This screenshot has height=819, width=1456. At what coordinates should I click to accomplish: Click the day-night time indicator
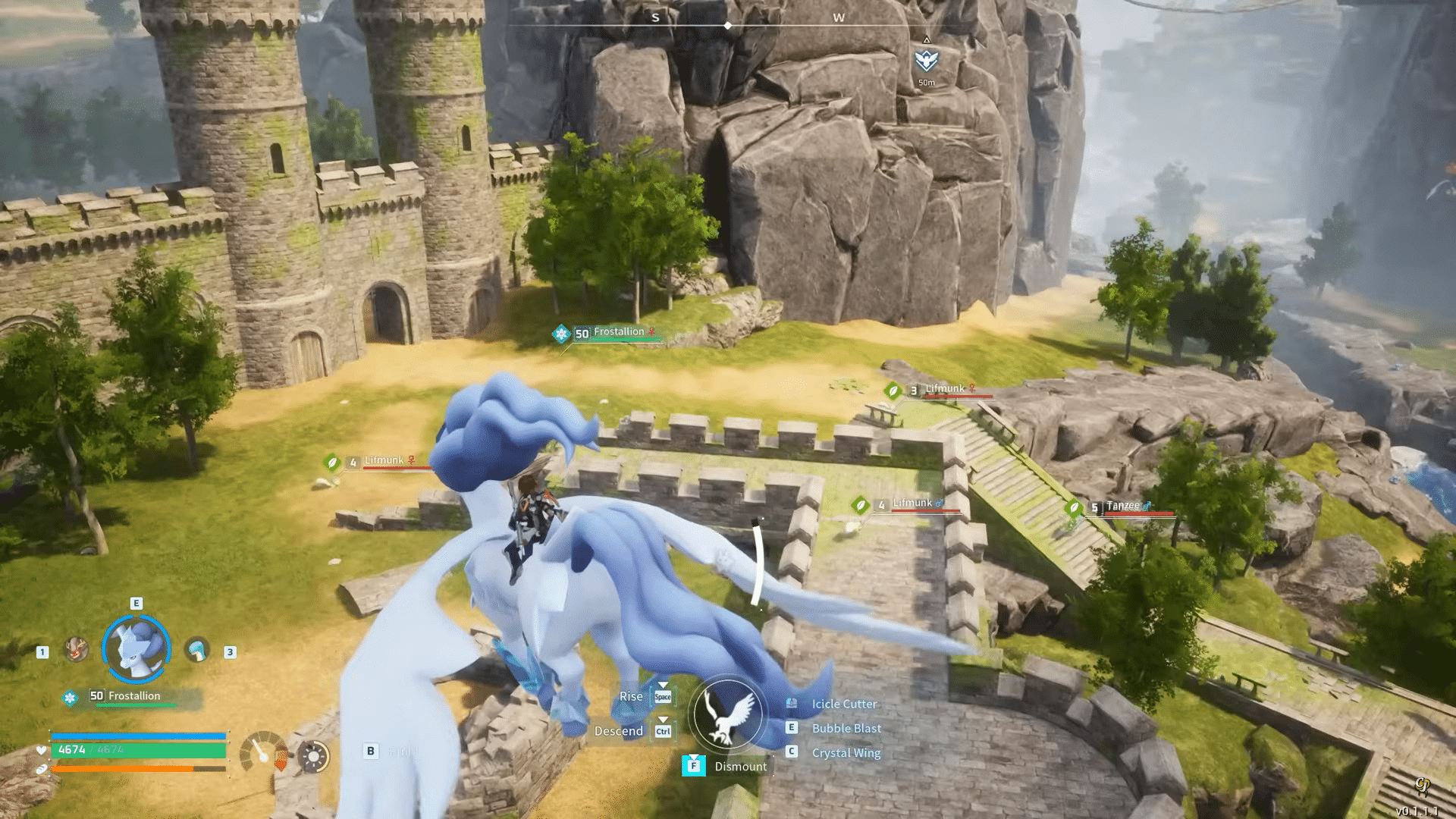pyautogui.click(x=314, y=757)
